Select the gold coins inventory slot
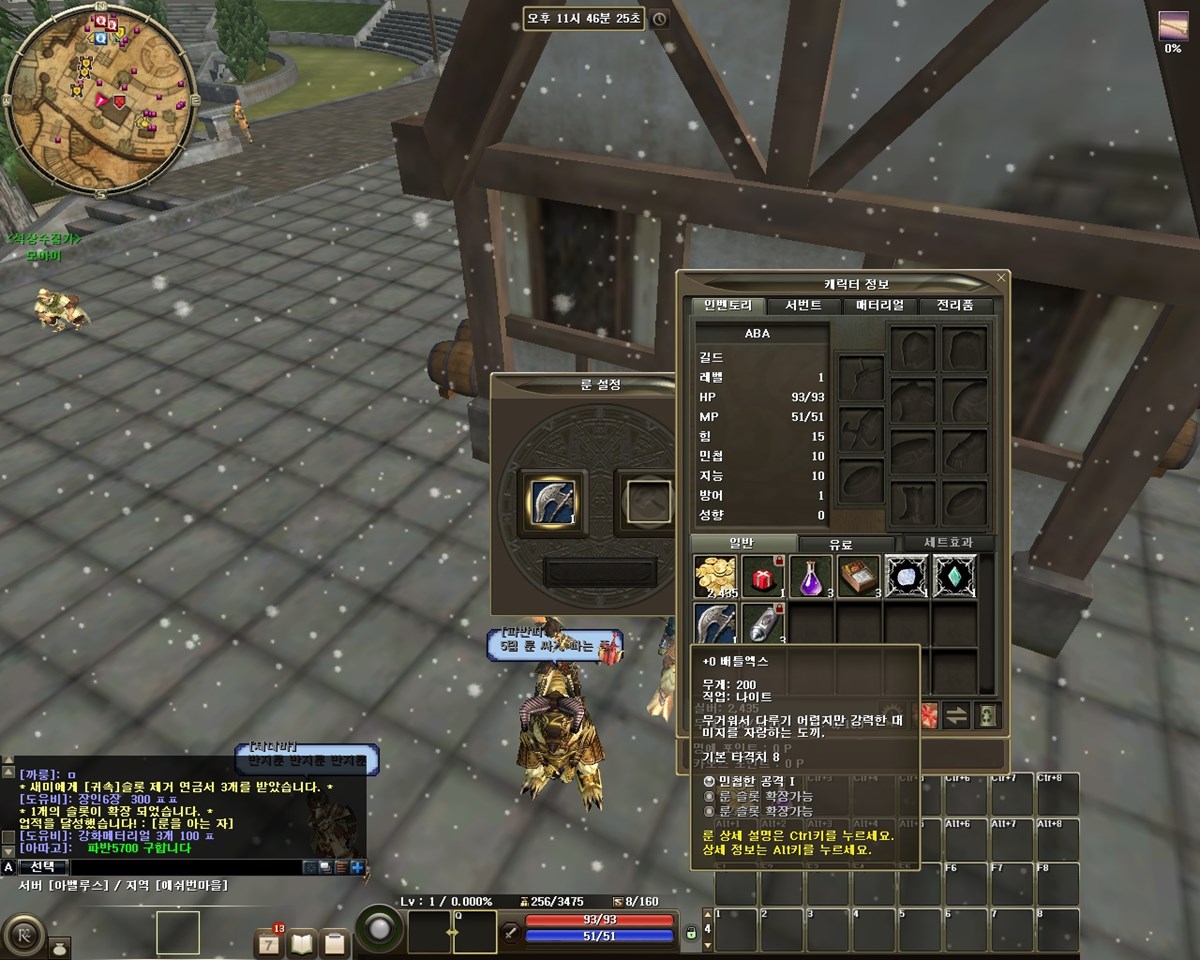Image resolution: width=1200 pixels, height=960 pixels. (x=714, y=578)
